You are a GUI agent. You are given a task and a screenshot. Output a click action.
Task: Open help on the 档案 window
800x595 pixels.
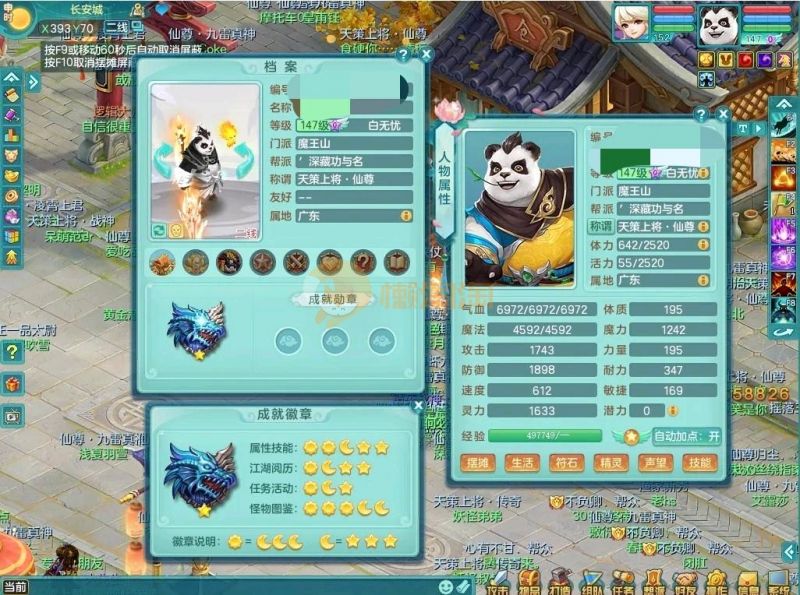point(404,55)
